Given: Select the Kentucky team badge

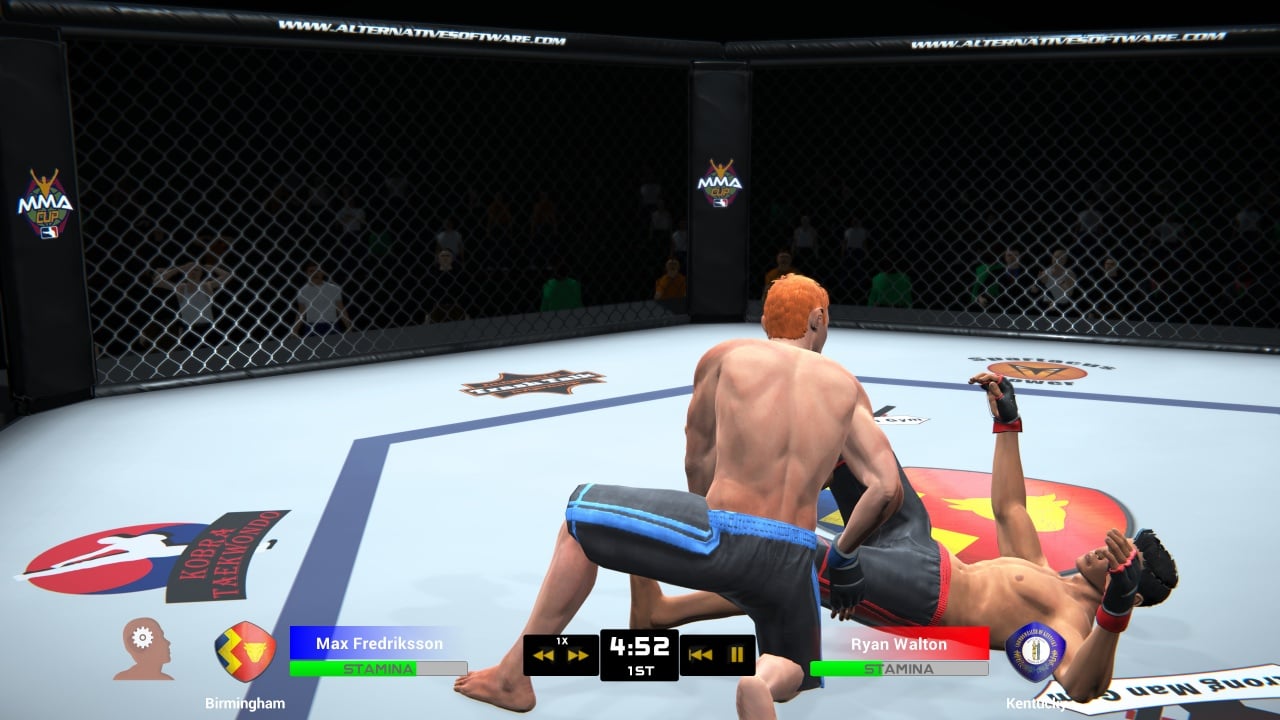Looking at the screenshot, I should tap(1035, 651).
